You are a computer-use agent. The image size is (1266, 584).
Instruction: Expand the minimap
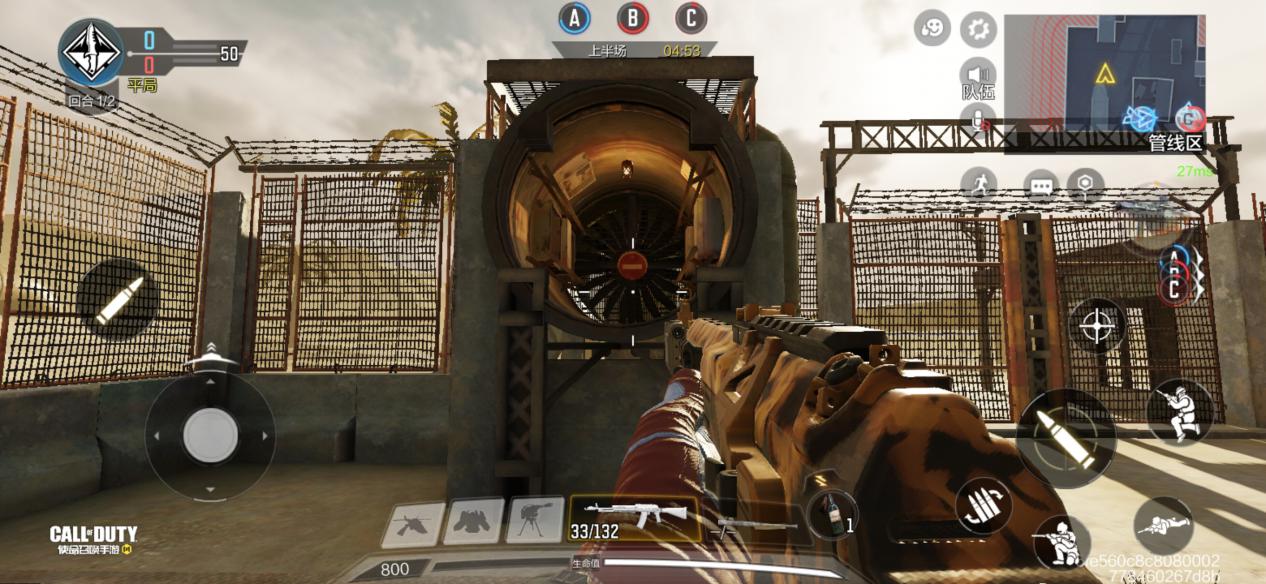pyautogui.click(x=1104, y=74)
